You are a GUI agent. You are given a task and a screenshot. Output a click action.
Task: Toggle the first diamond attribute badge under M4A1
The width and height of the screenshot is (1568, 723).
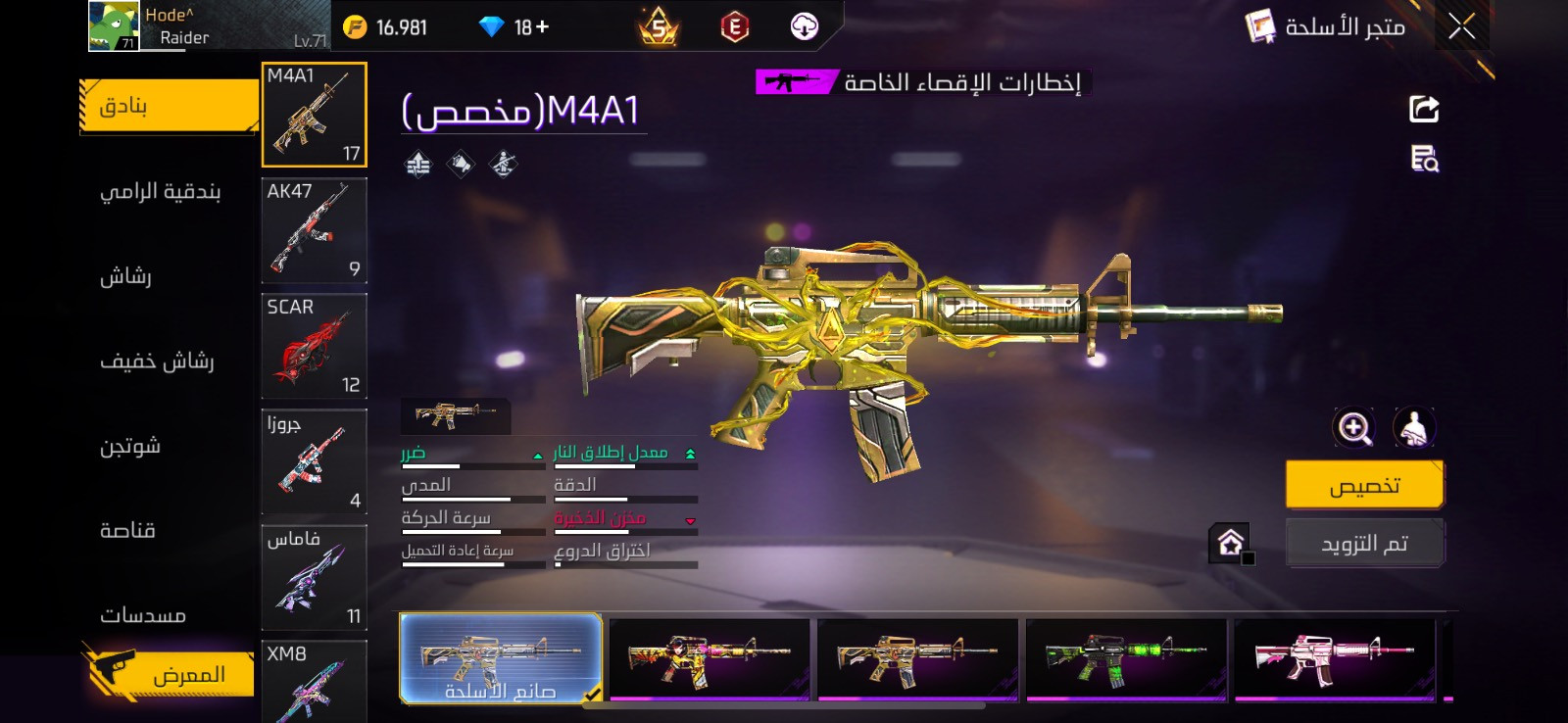coord(420,163)
